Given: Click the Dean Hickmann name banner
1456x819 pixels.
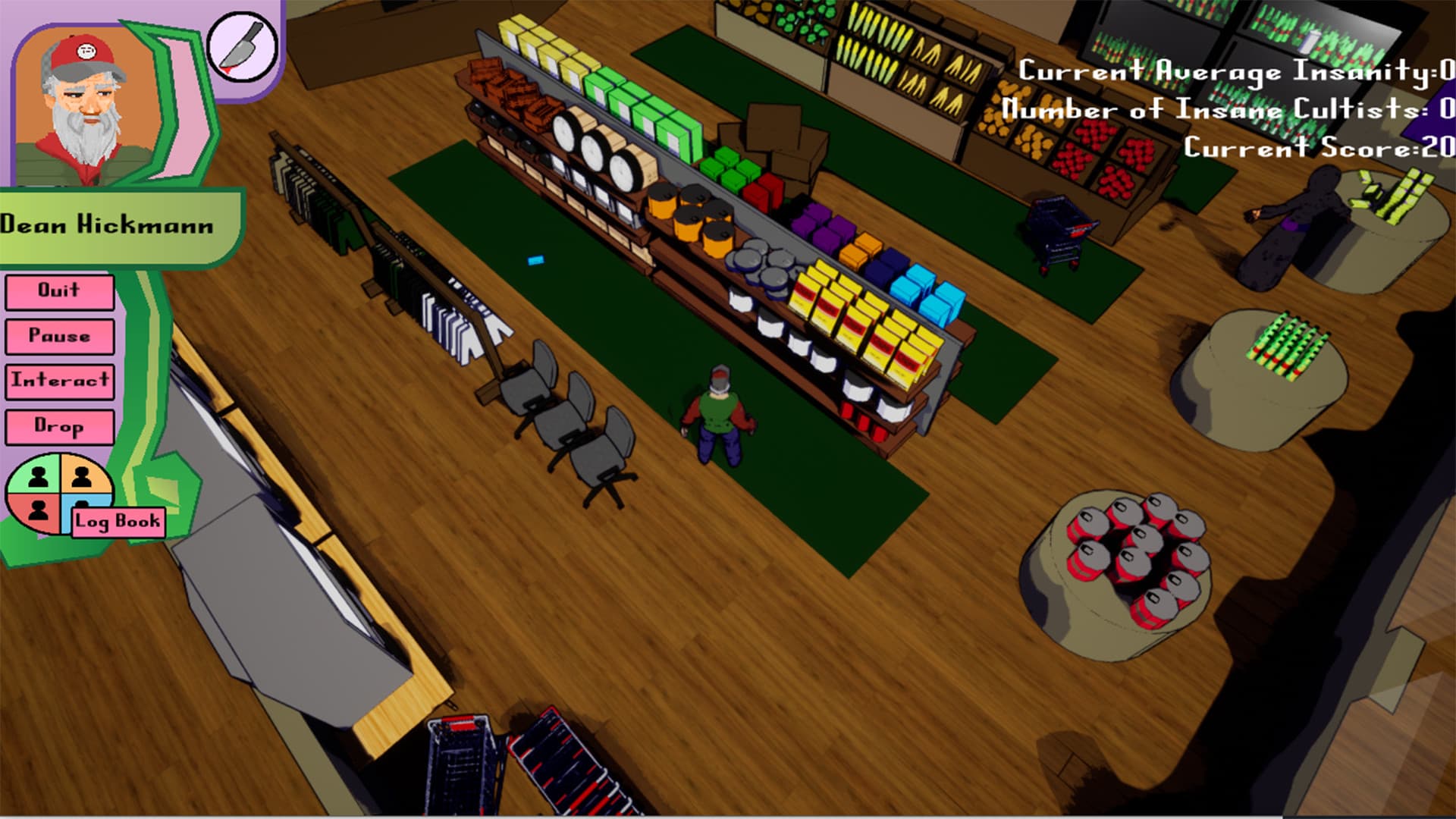Looking at the screenshot, I should (x=106, y=224).
